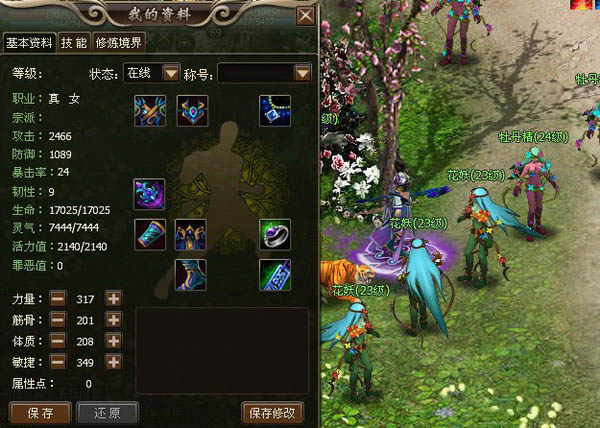
Task: Open the 修炼境界 cultivation tab
Action: pyautogui.click(x=119, y=42)
